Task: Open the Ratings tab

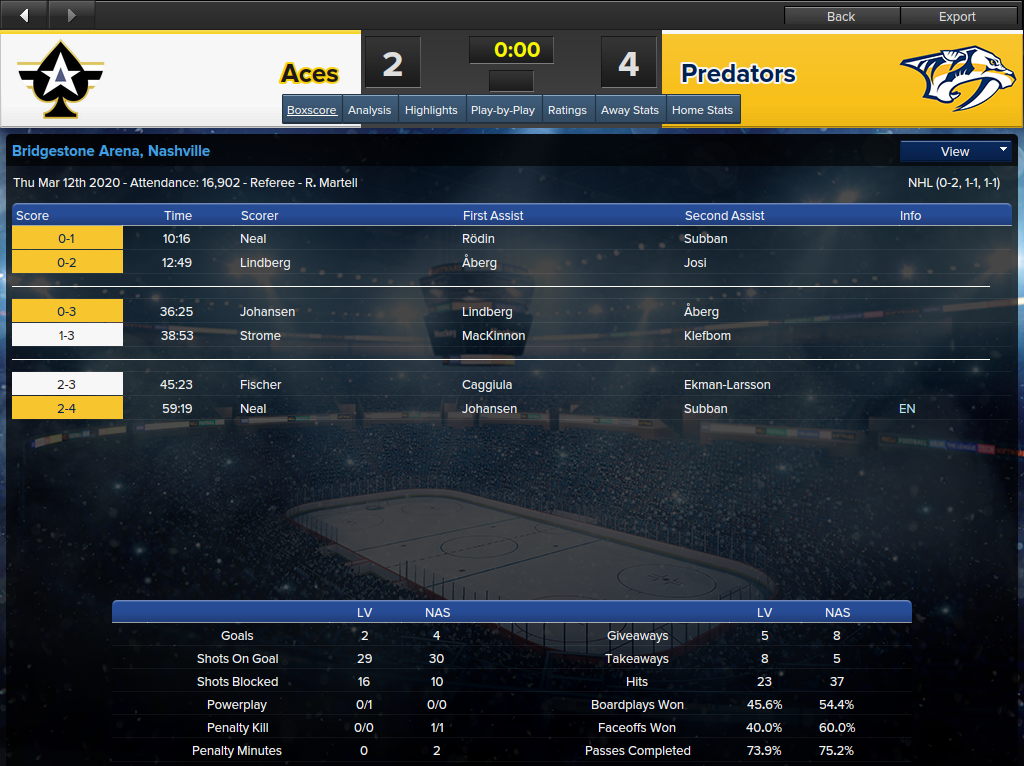Action: (x=567, y=110)
